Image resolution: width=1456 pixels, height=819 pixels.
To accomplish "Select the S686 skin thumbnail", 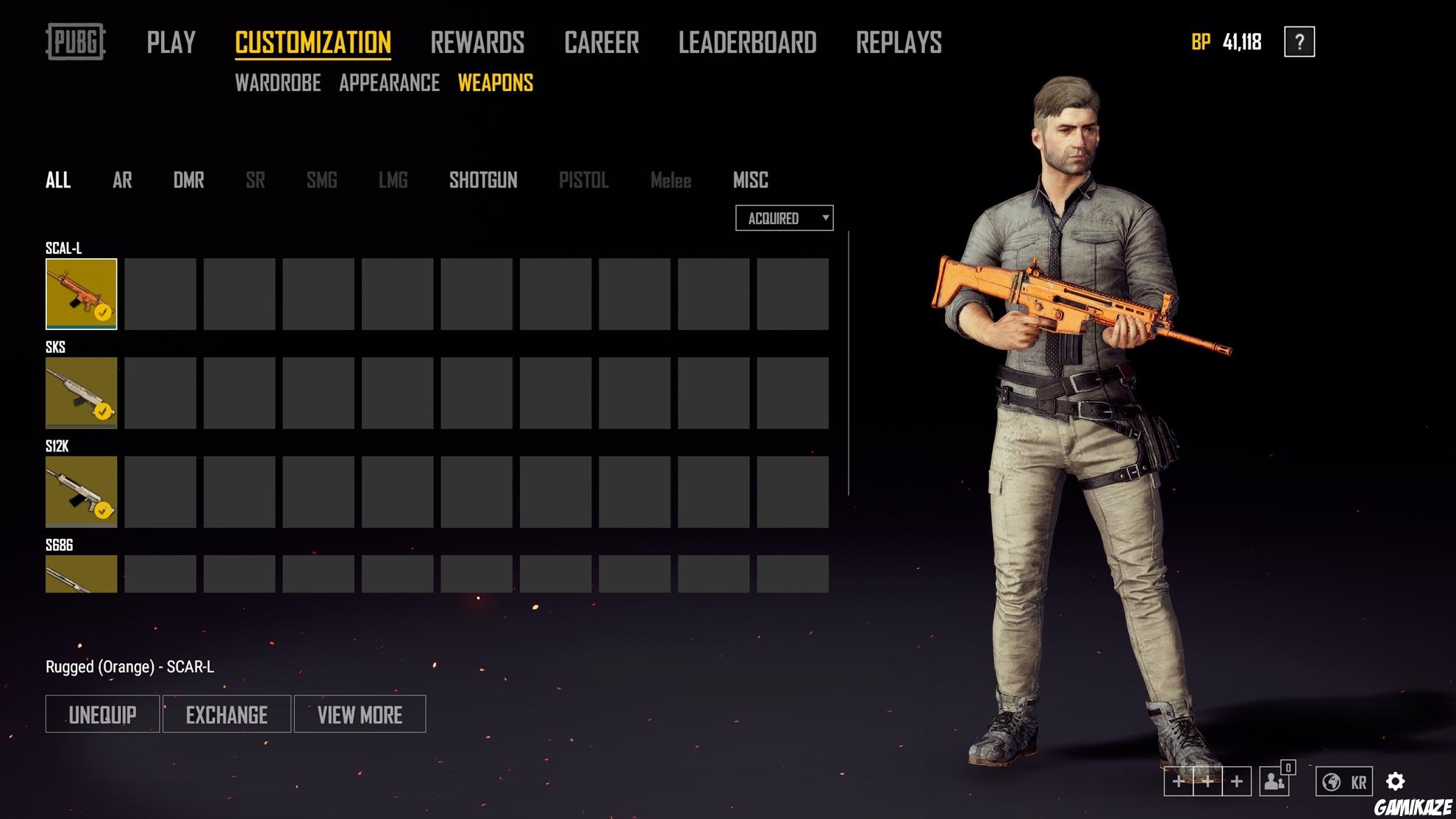I will point(81,573).
